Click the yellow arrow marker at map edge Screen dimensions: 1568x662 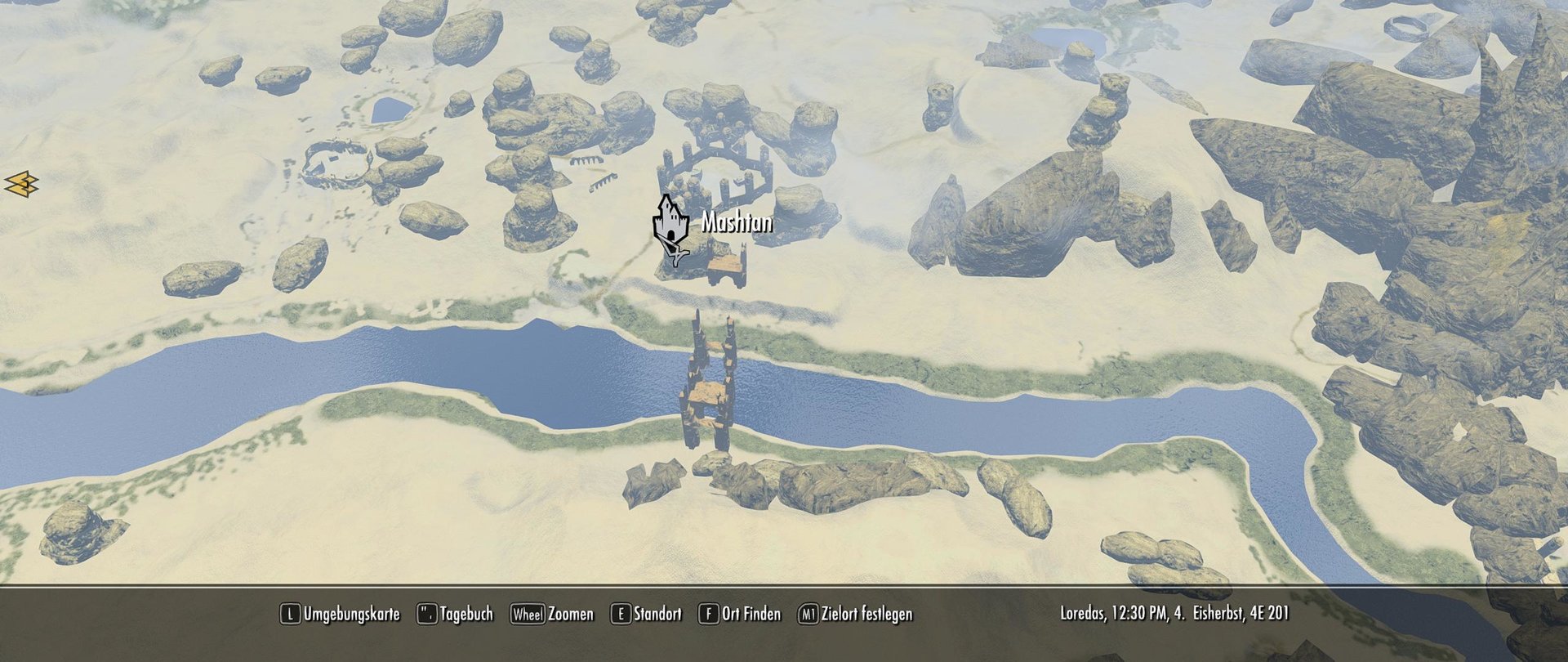click(x=21, y=184)
